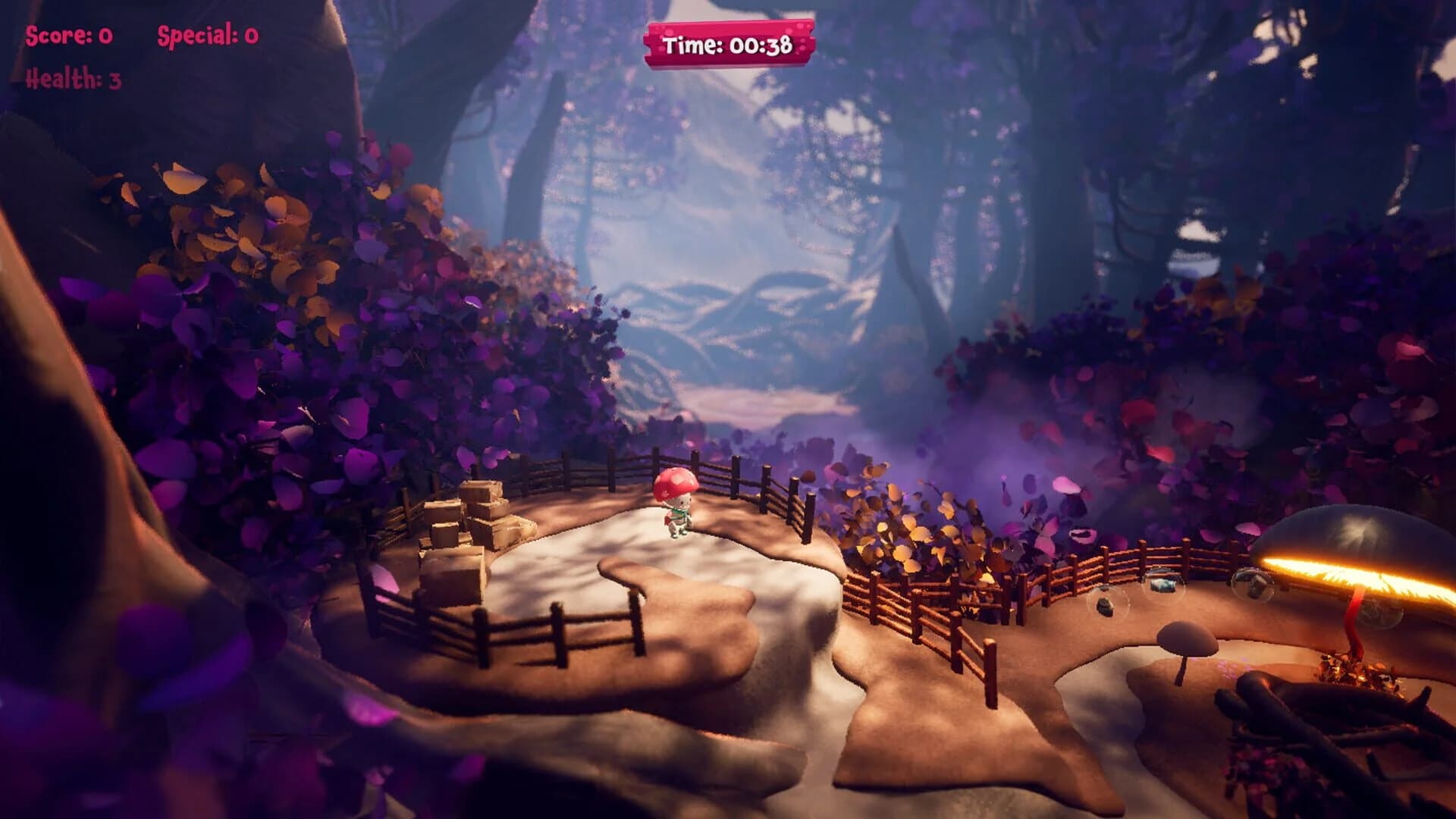Click the bubble under the lamp canopy
Image resolution: width=1456 pixels, height=819 pixels.
[1382, 610]
